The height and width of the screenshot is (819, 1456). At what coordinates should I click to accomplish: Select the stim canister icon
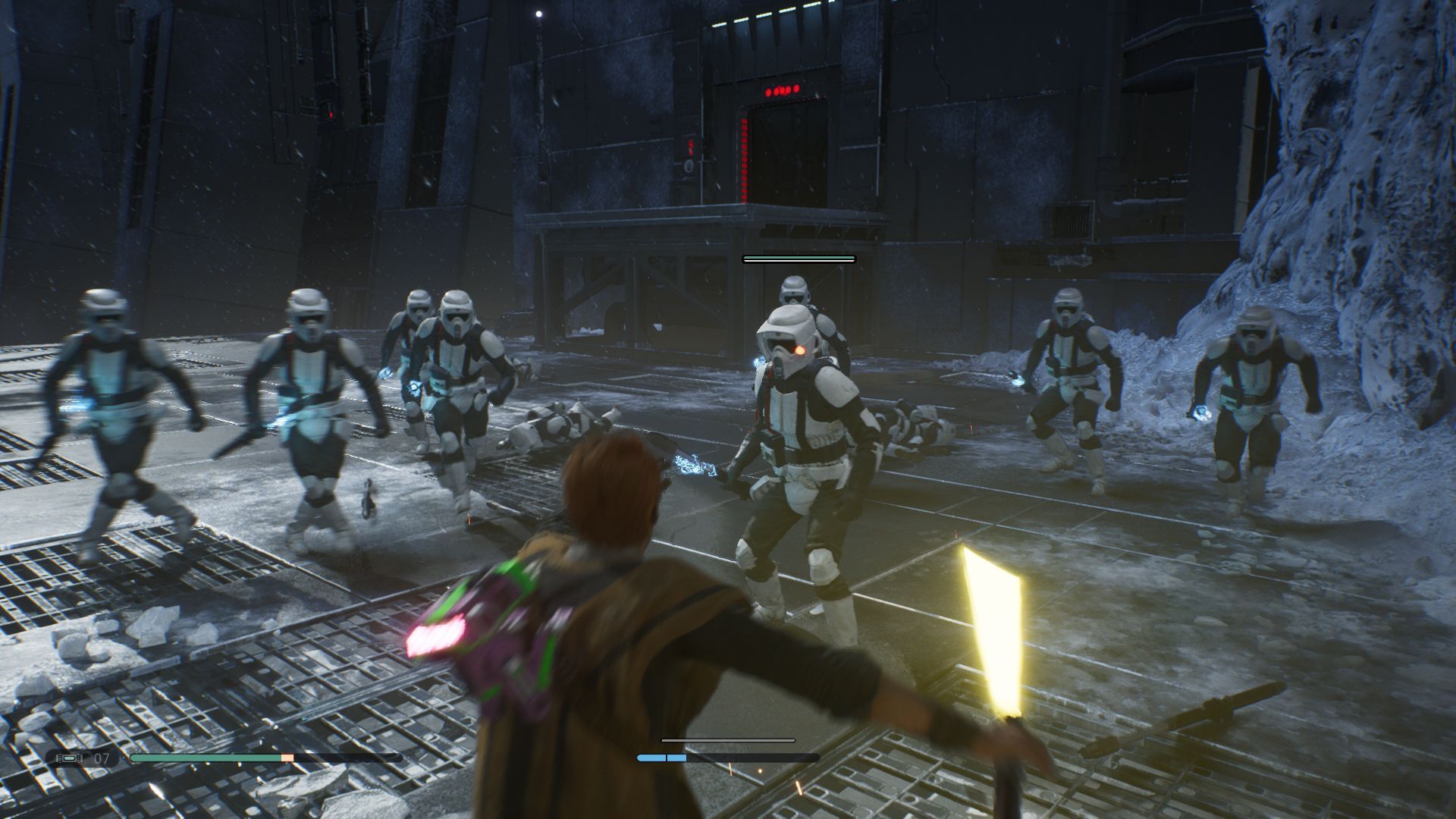pyautogui.click(x=70, y=758)
